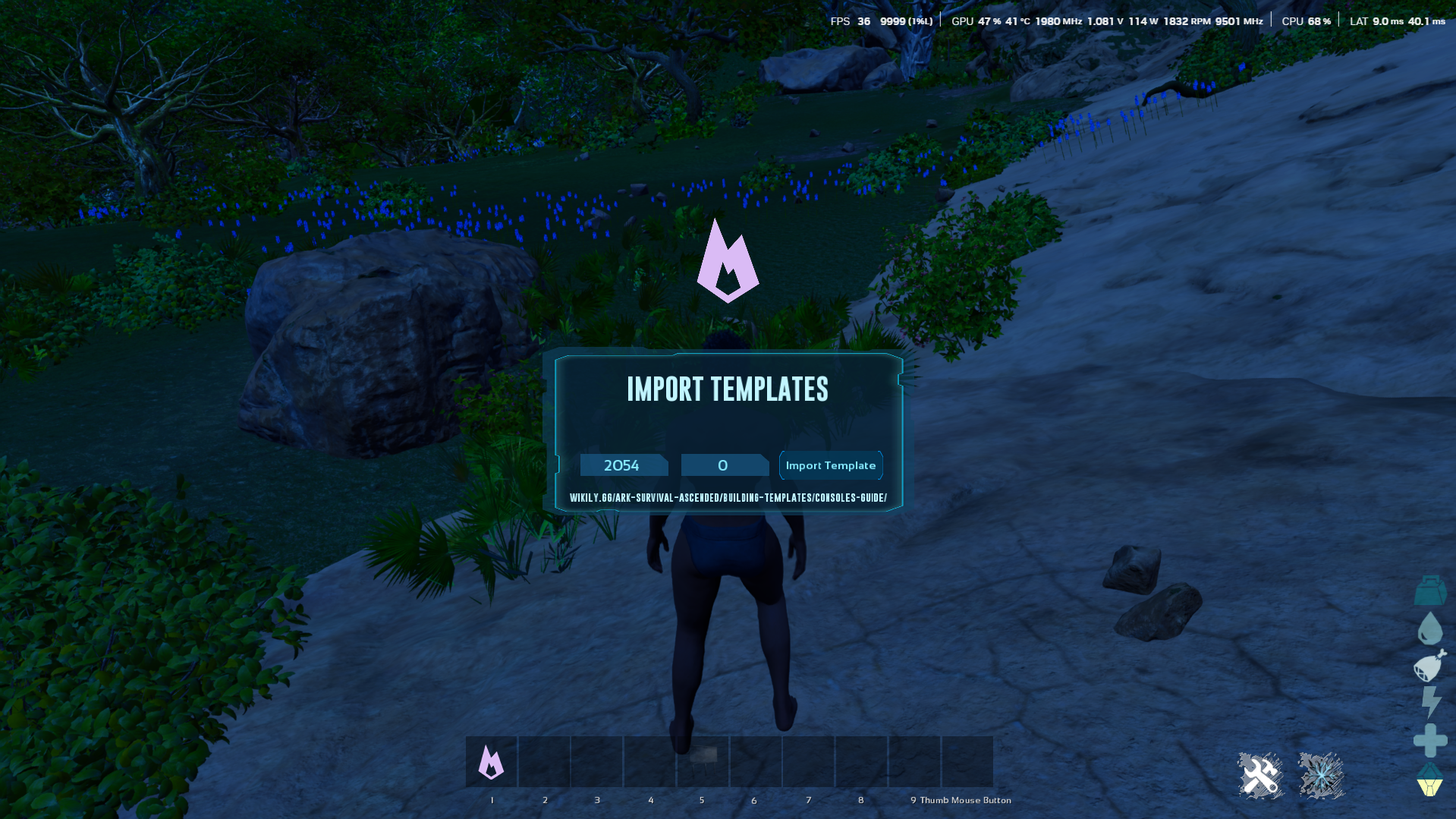Select the Thumb Mouse Button hotbar slot

tap(967, 761)
